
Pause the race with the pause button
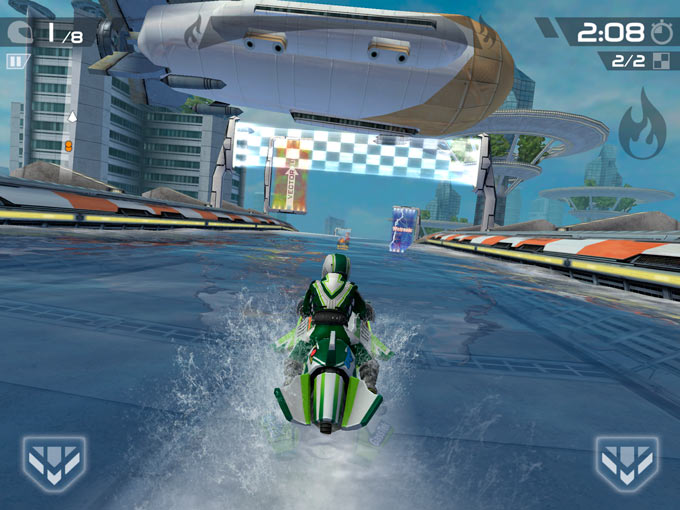coord(14,61)
